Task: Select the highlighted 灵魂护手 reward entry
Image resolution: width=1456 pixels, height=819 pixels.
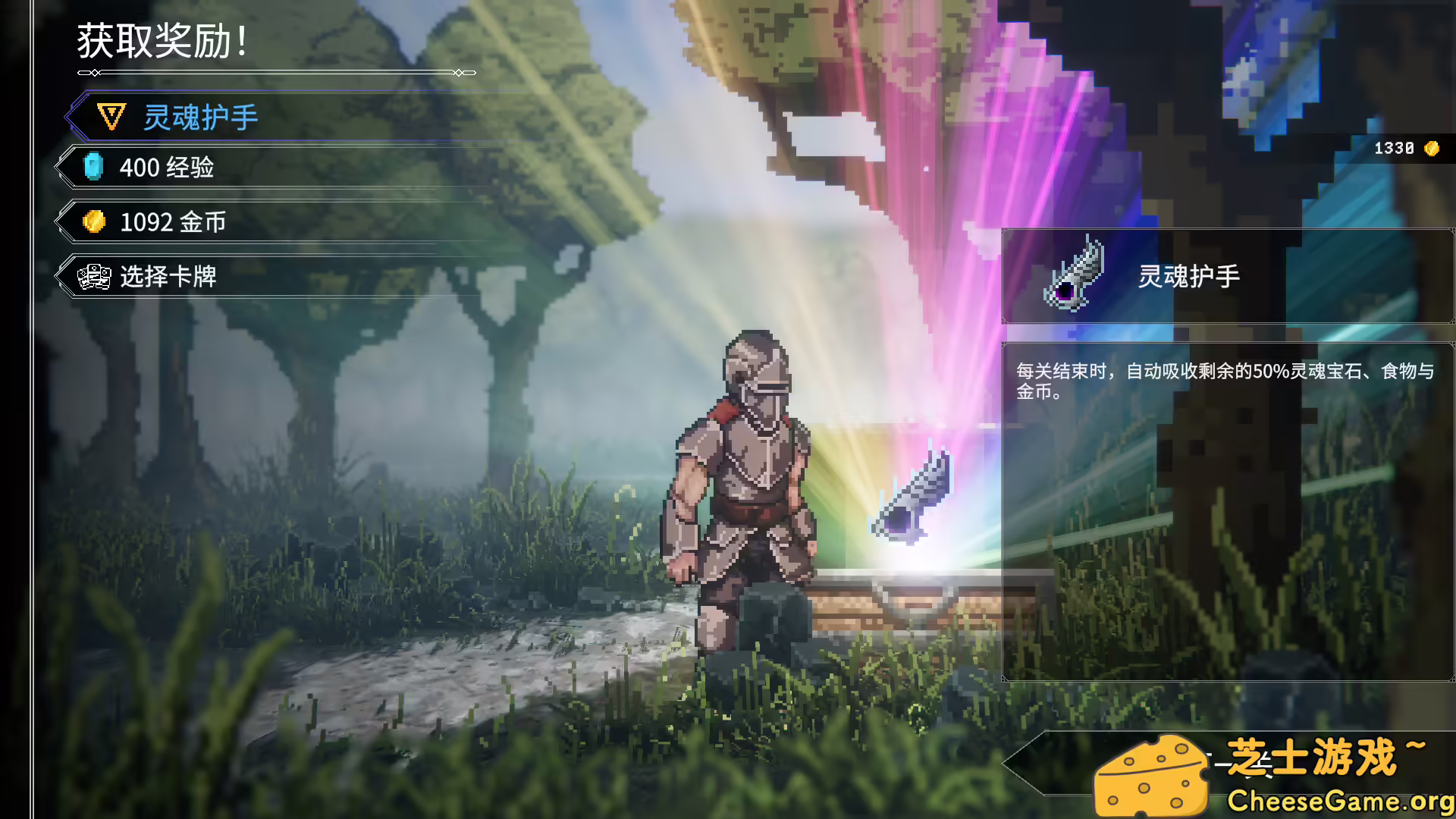Action: [202, 117]
